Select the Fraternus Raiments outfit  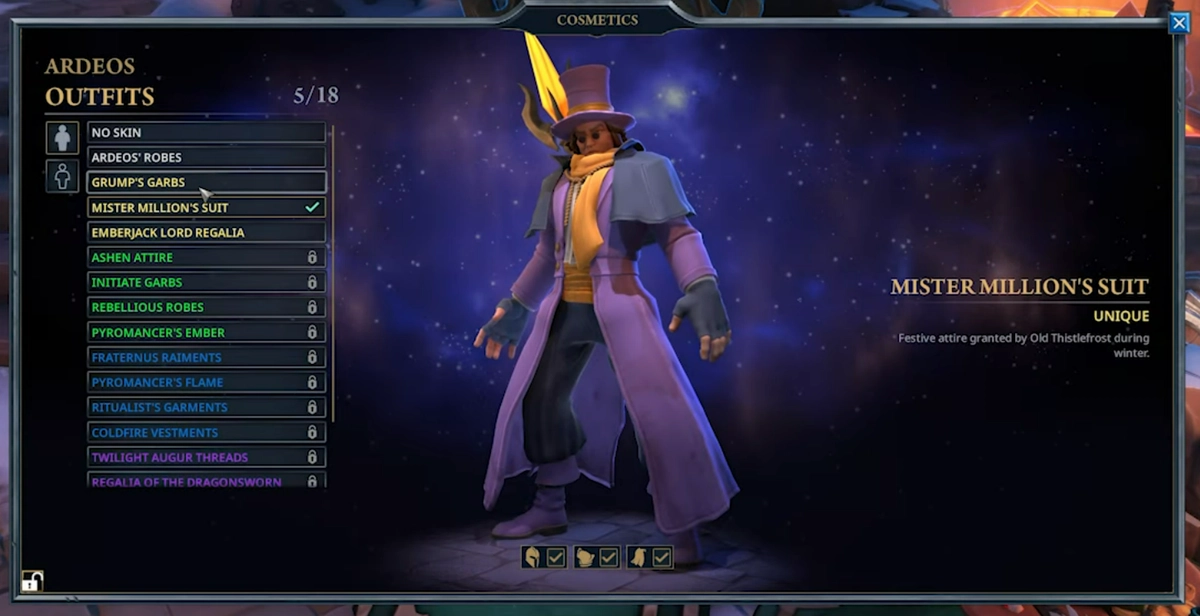[206, 357]
